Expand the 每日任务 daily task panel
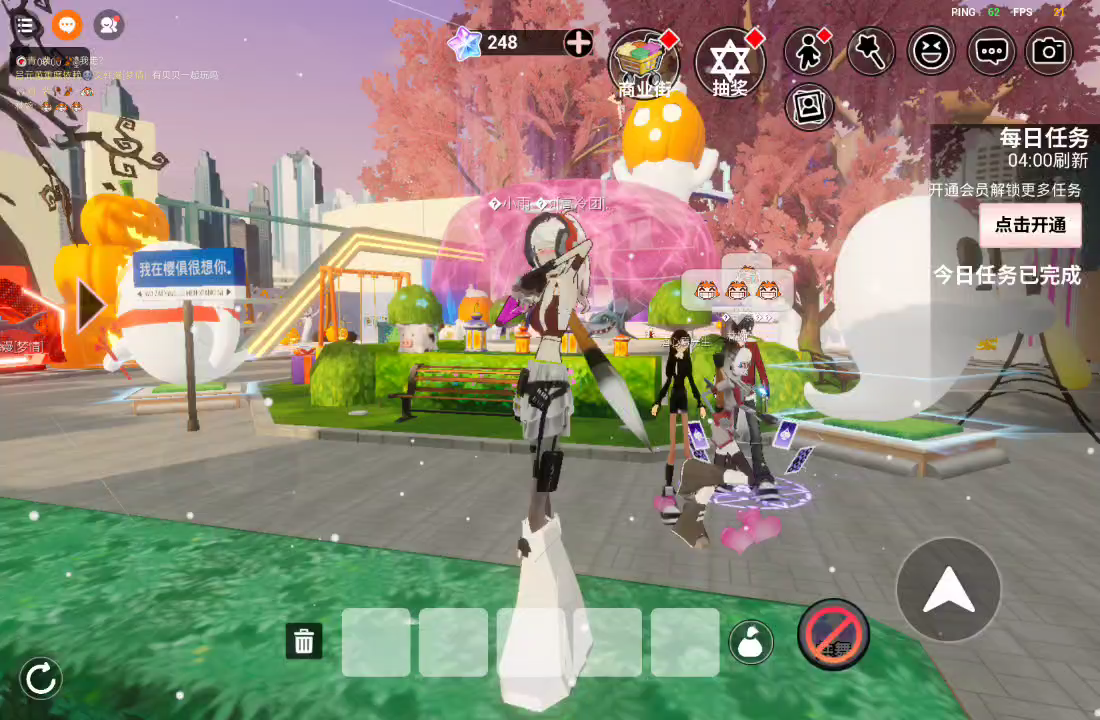 pos(1043,138)
